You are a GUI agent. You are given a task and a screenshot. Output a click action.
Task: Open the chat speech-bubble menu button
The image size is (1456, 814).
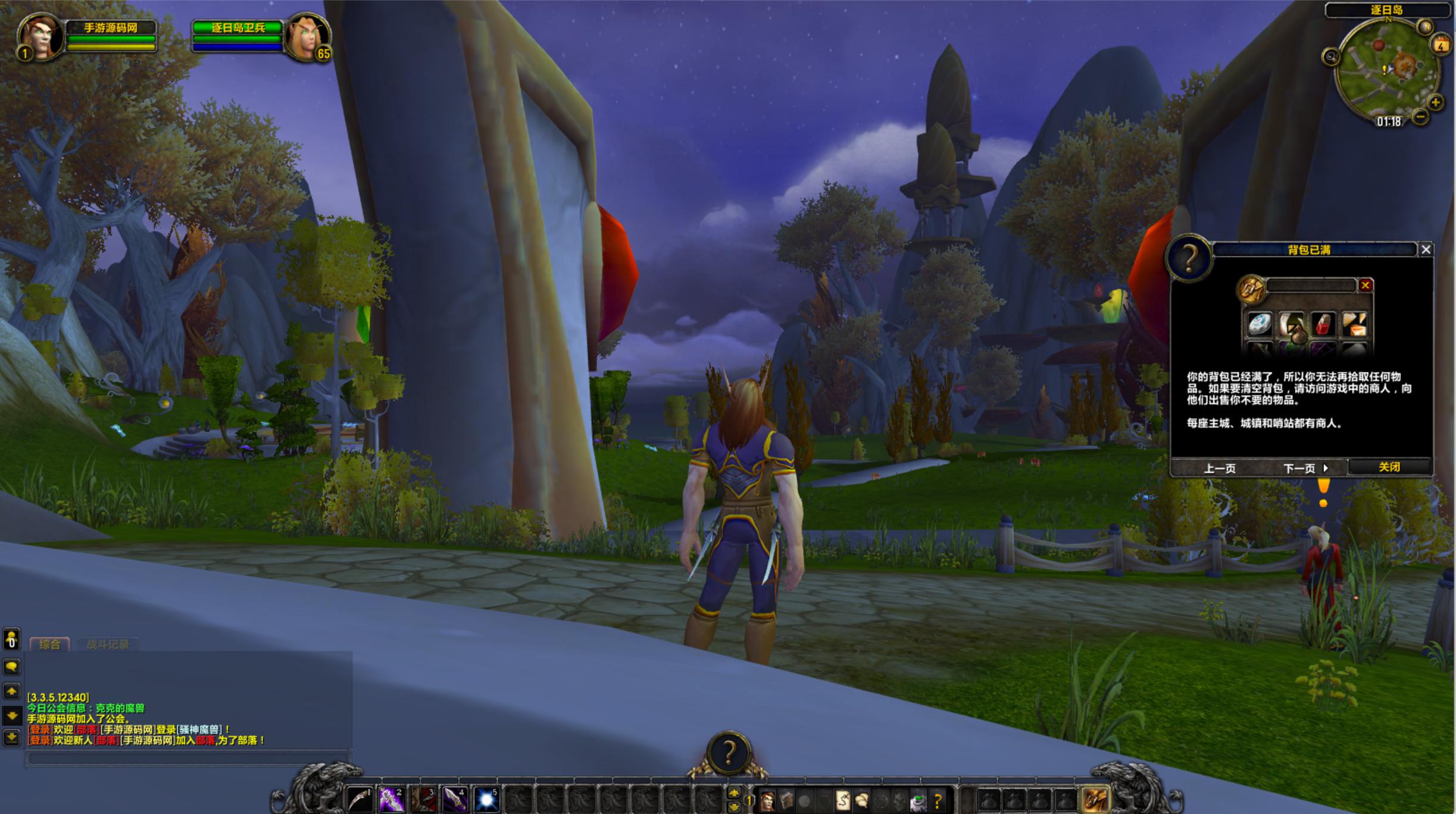tap(11, 666)
